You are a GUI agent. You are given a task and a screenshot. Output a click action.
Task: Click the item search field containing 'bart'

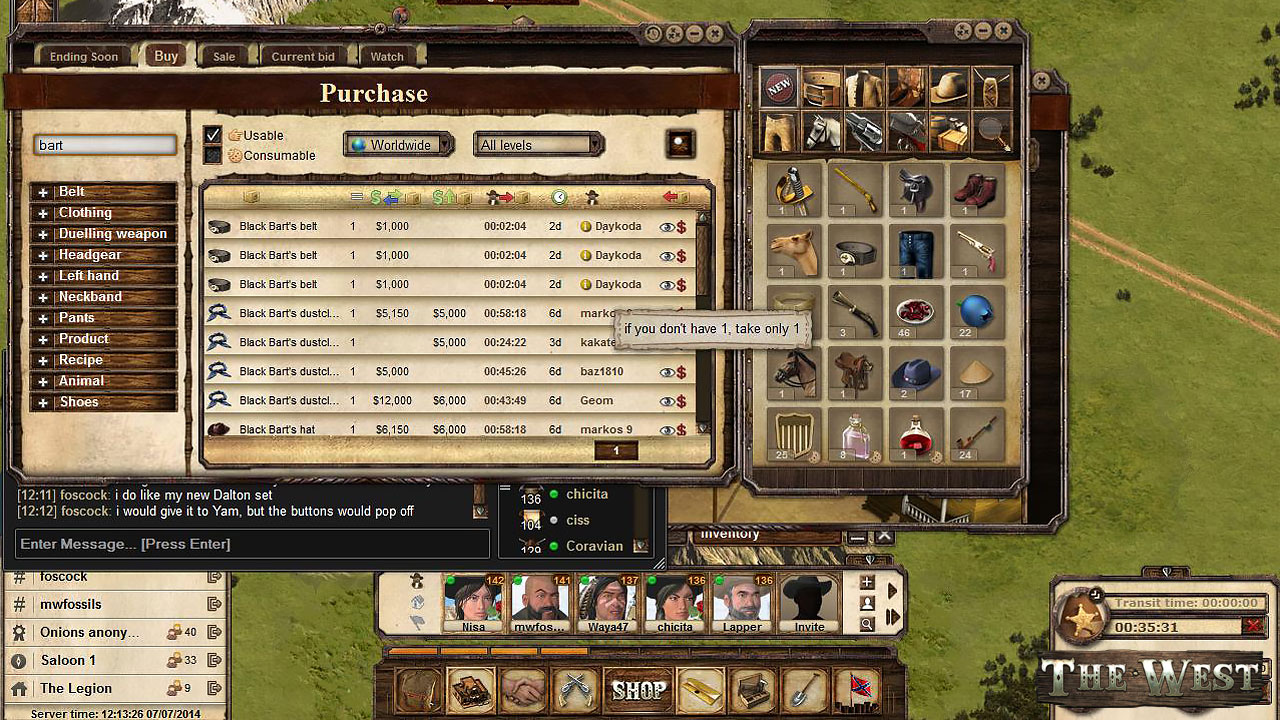coord(105,145)
